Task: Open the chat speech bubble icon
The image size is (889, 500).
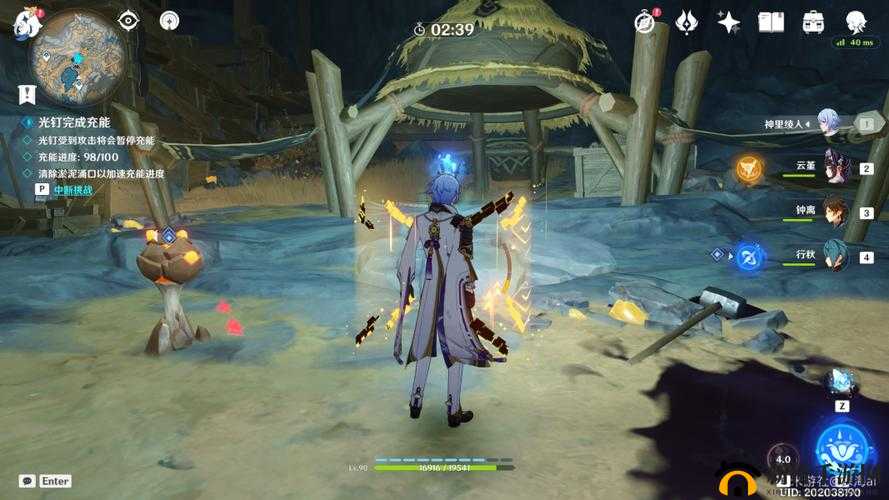Action: (x=27, y=481)
